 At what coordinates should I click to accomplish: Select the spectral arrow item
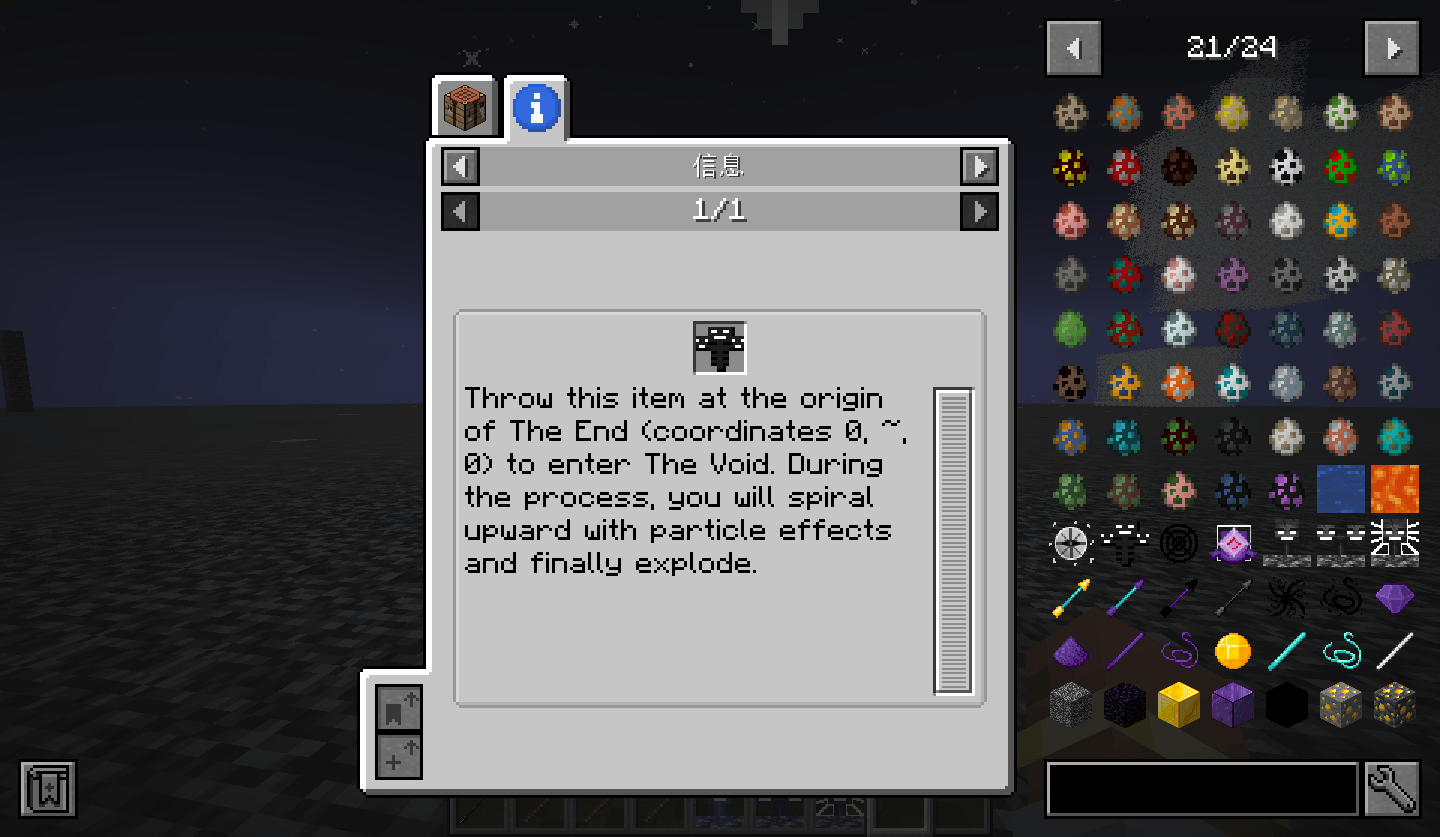(x=1070, y=596)
